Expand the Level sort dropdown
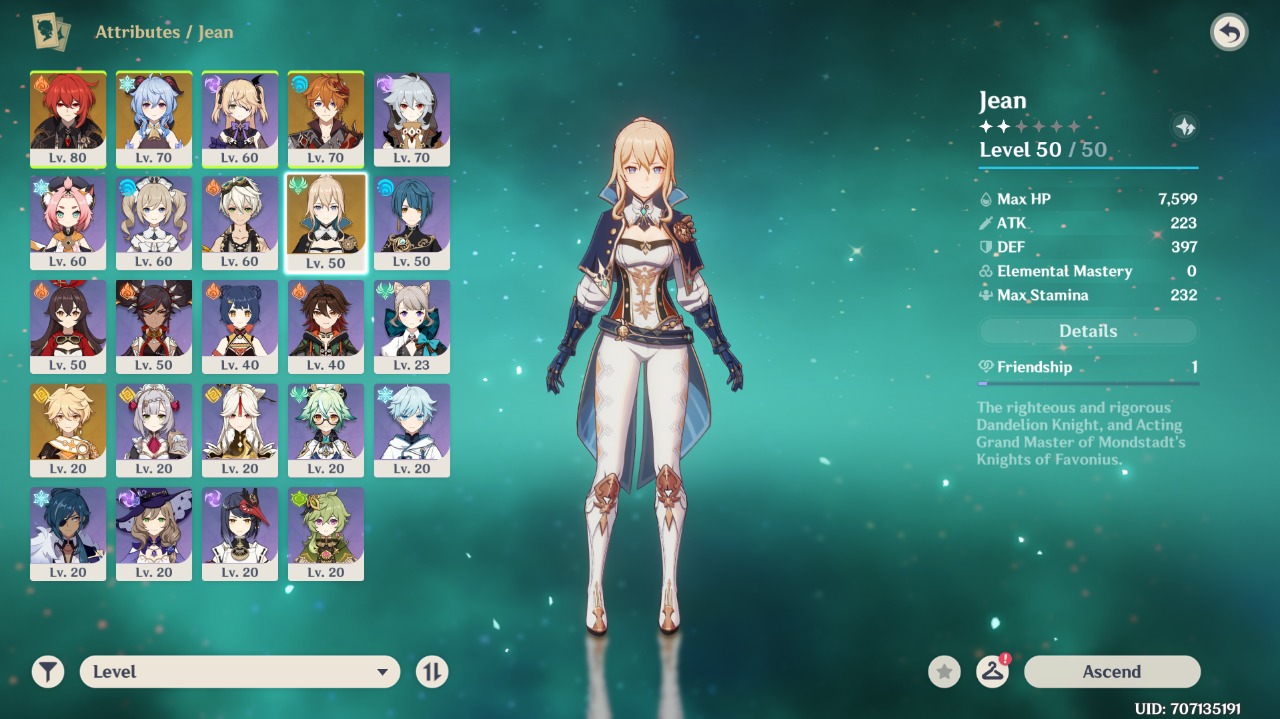Viewport: 1280px width, 719px height. pyautogui.click(x=240, y=672)
